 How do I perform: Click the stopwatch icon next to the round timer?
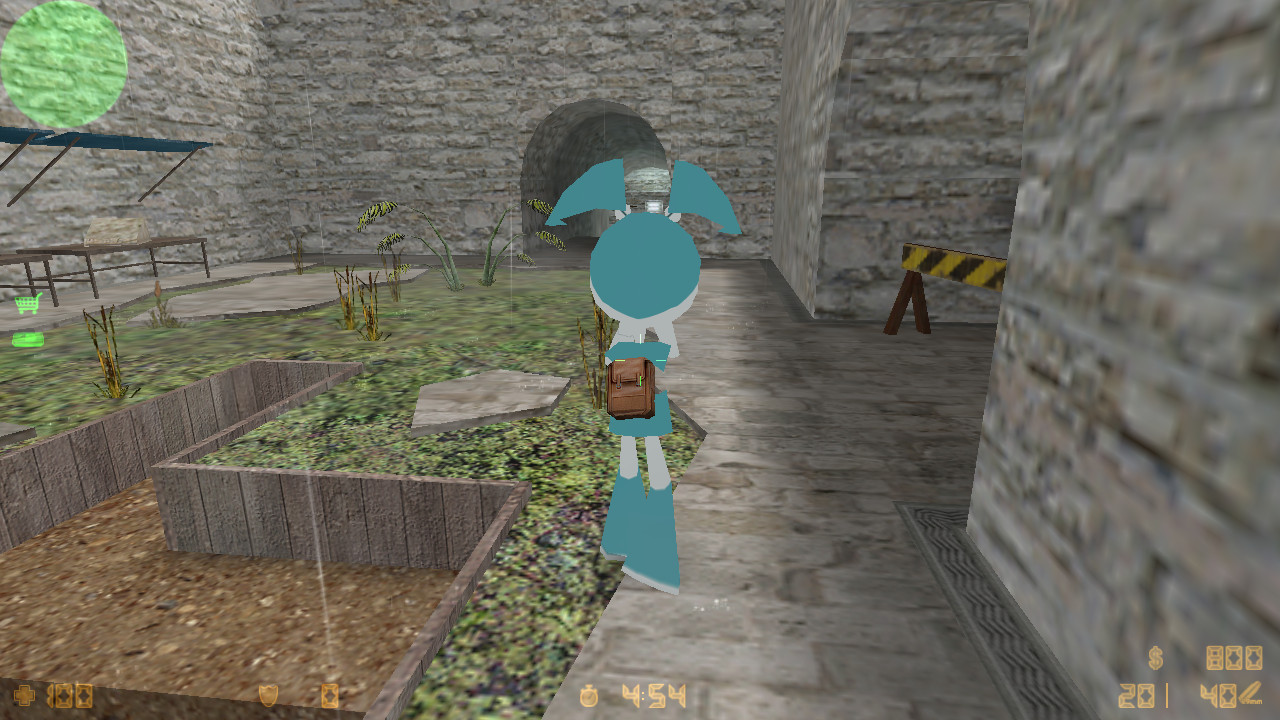(589, 694)
